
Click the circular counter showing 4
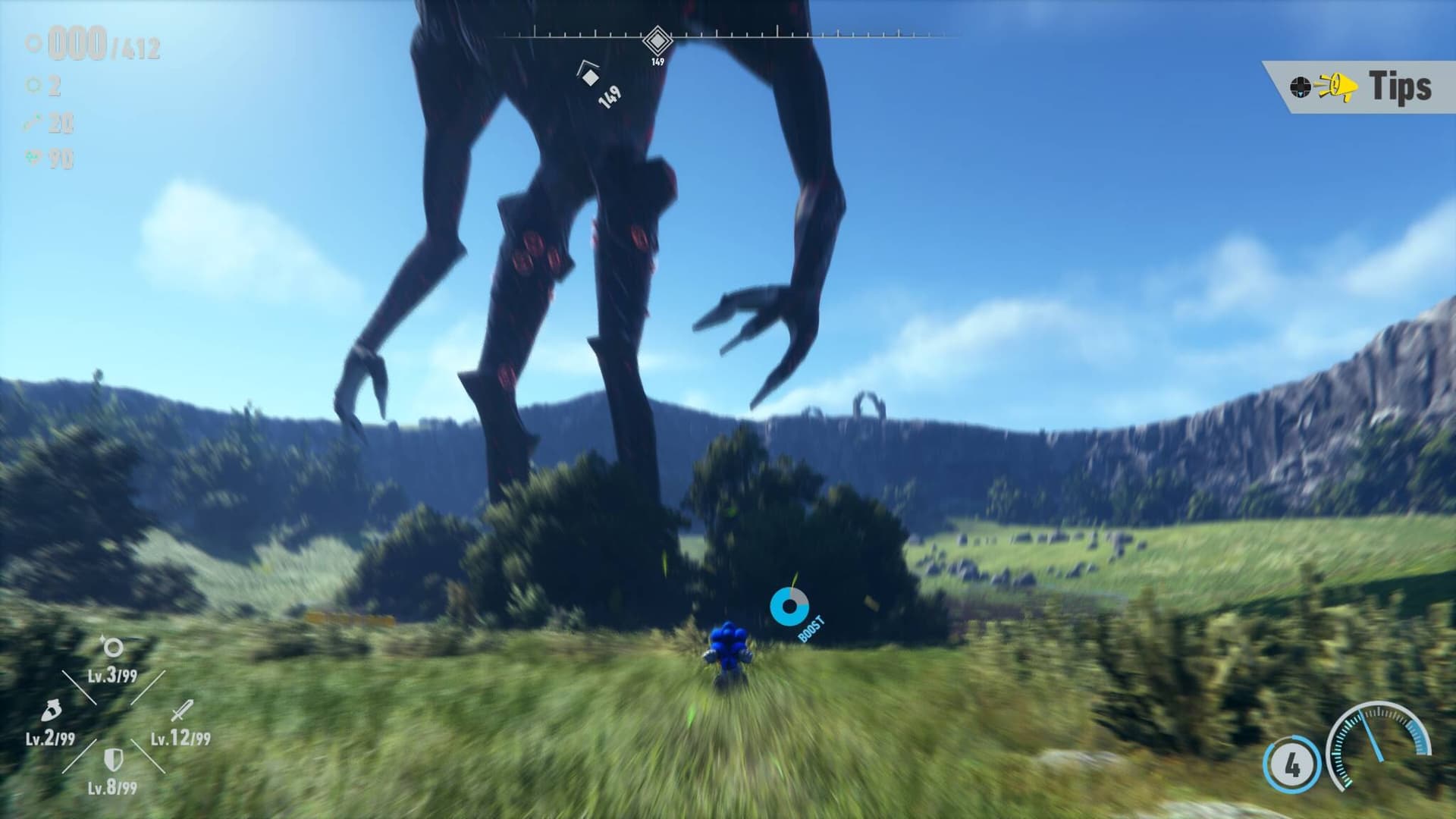tap(1294, 762)
